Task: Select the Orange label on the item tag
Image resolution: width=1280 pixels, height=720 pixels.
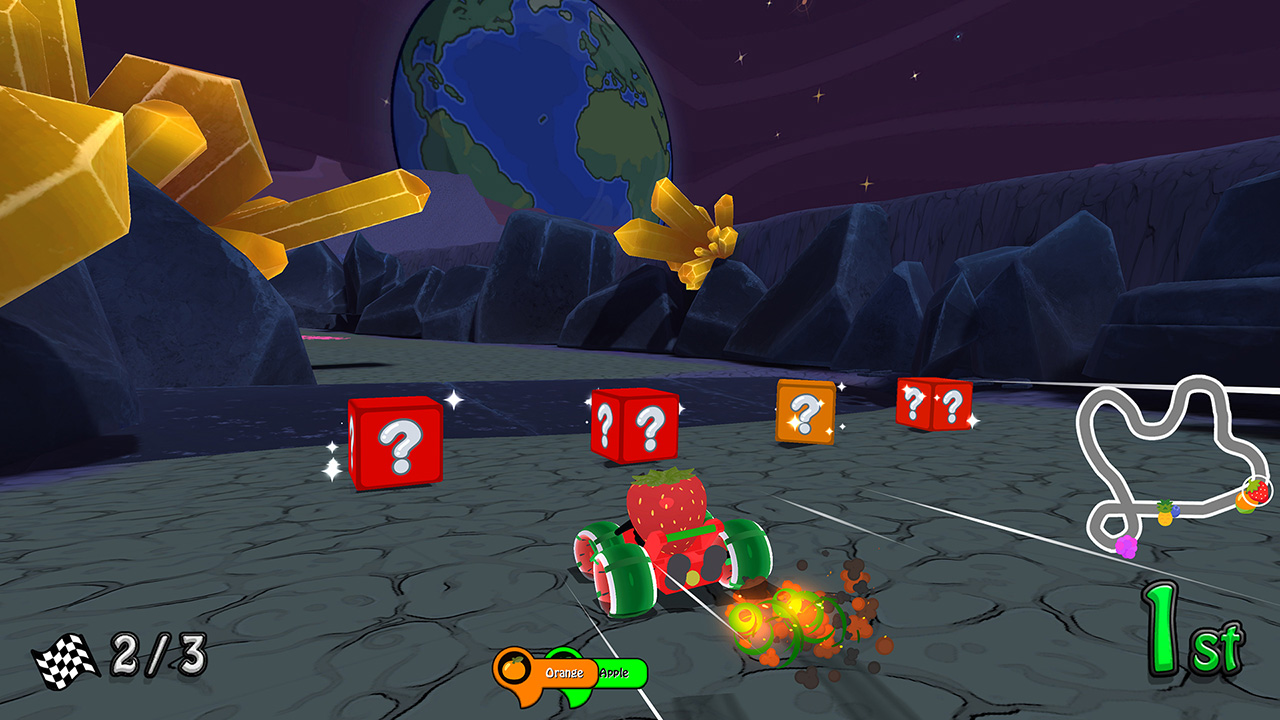Action: pyautogui.click(x=564, y=672)
